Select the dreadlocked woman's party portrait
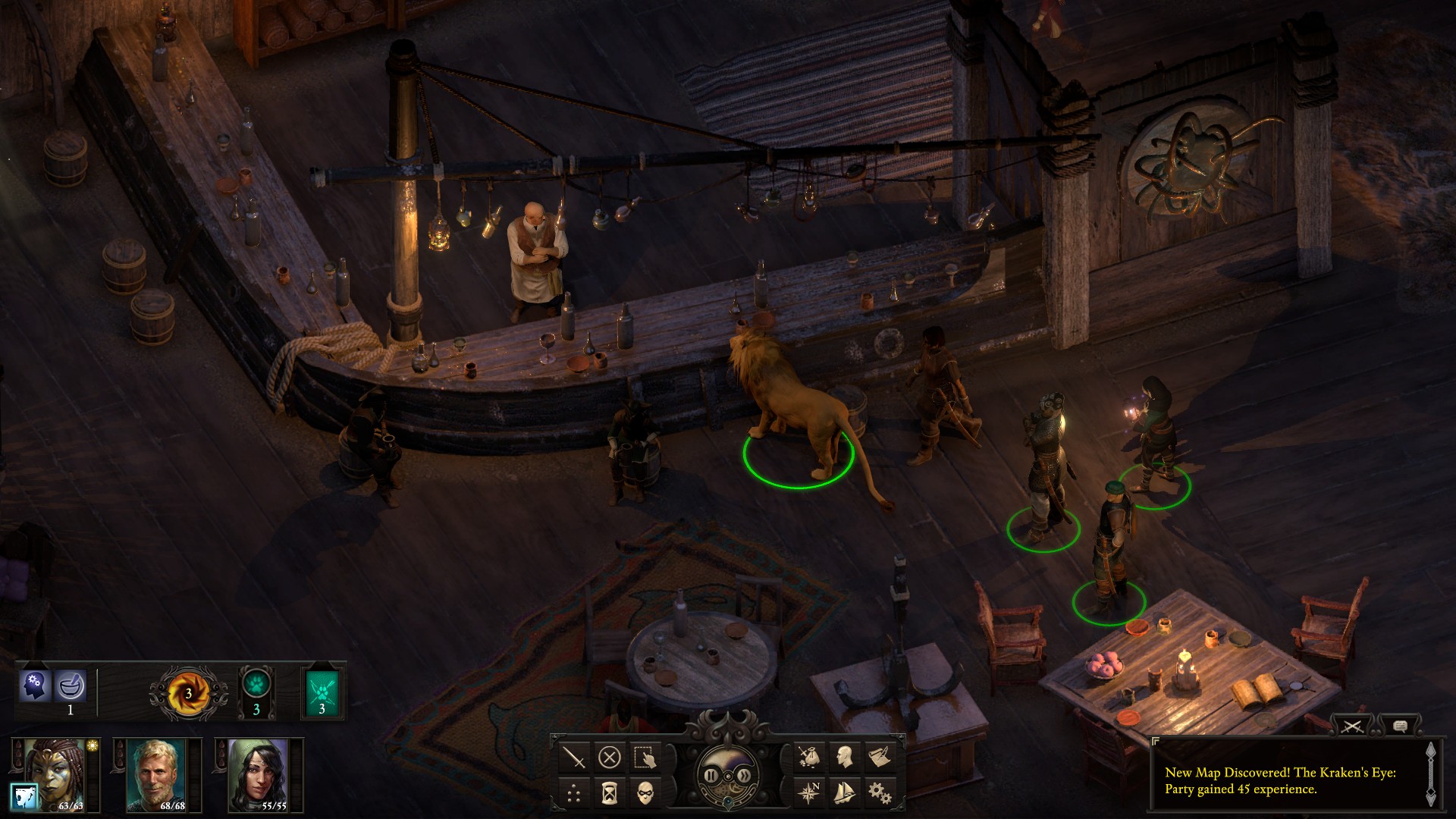1456x819 pixels. point(55,773)
